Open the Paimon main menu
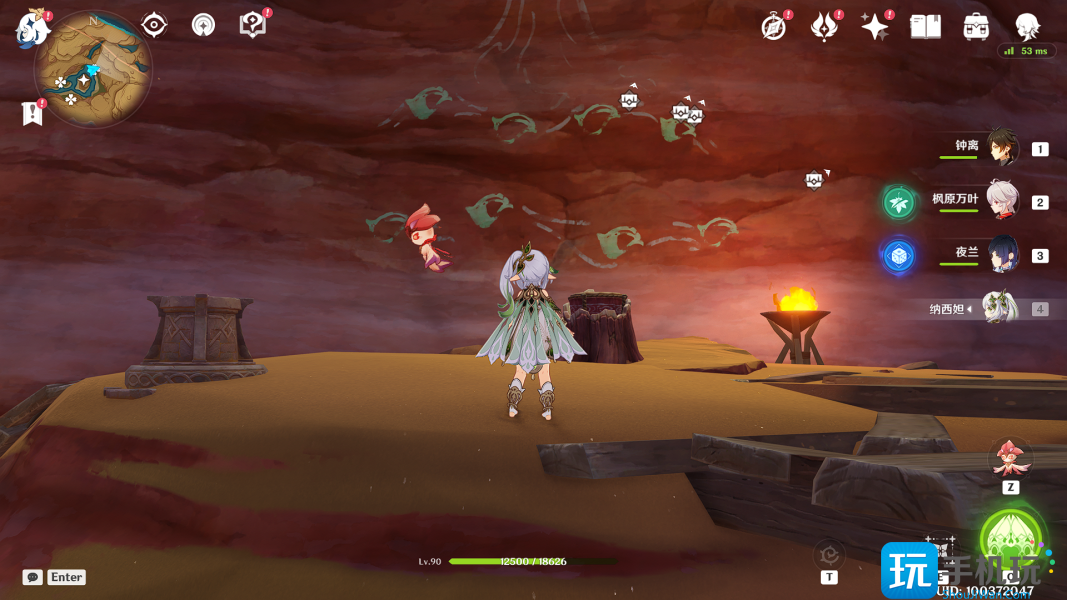Viewport: 1067px width, 600px height. click(x=32, y=28)
